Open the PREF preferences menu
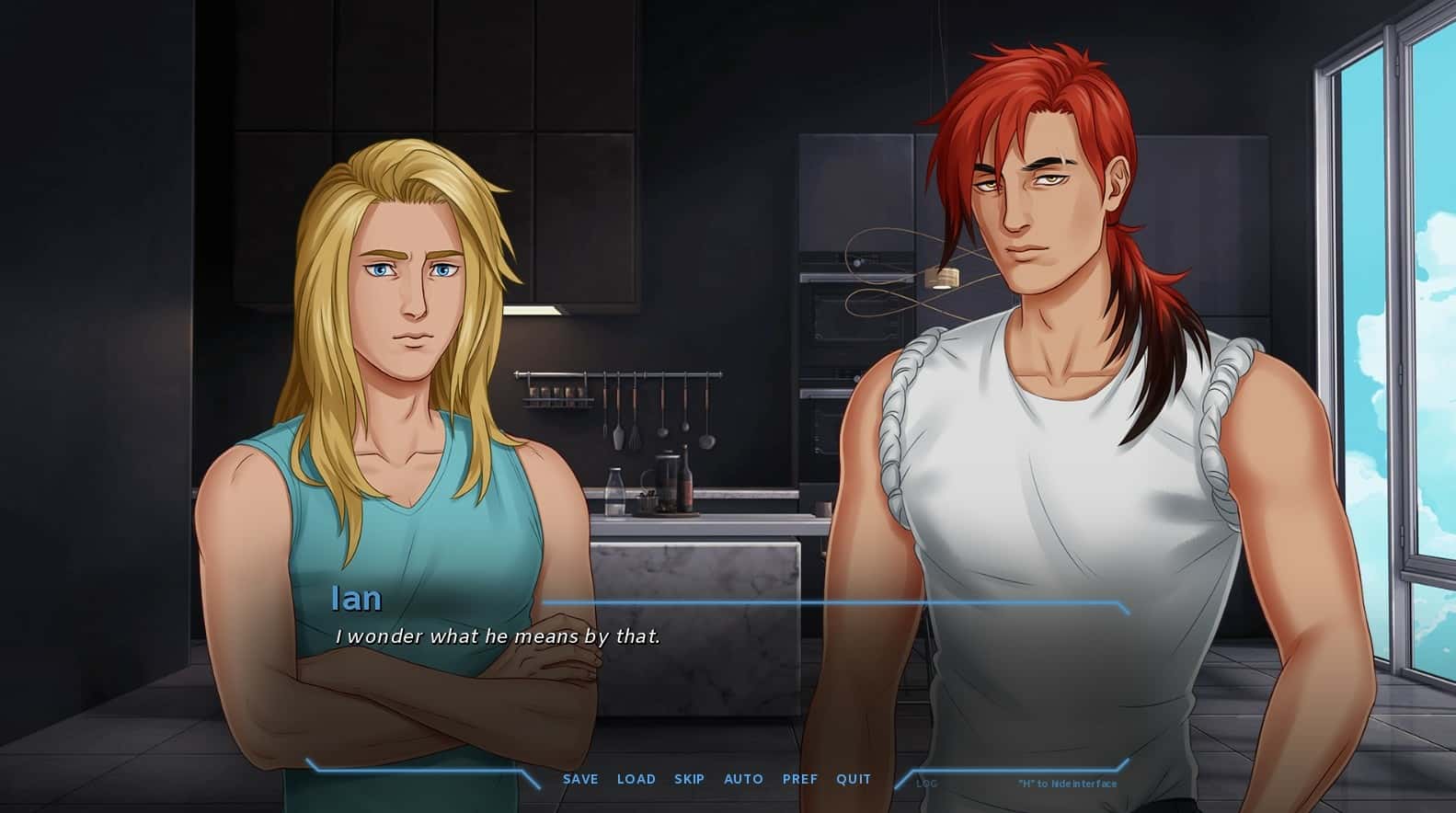The height and width of the screenshot is (813, 1456). pyautogui.click(x=800, y=779)
